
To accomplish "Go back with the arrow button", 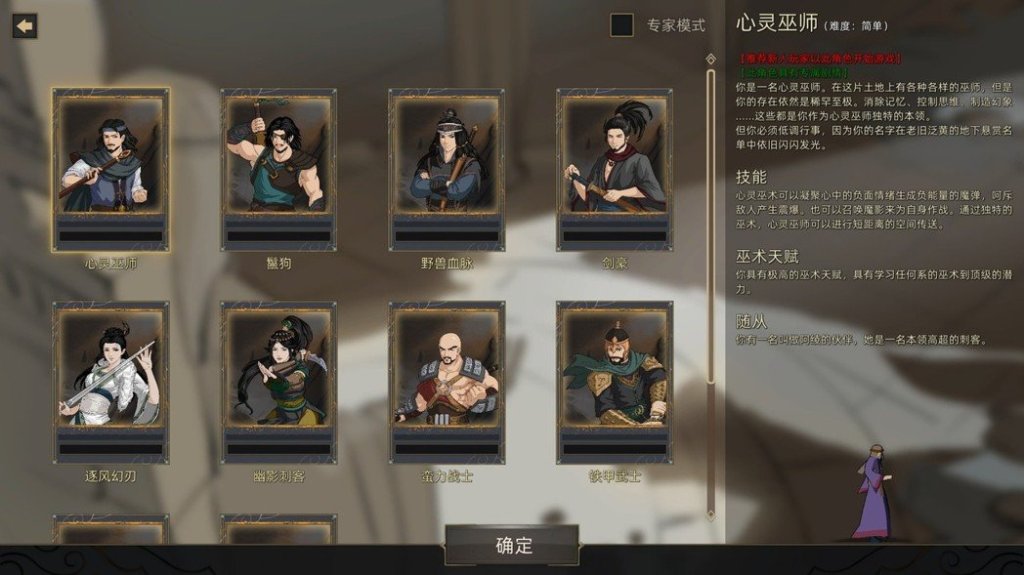I will pos(24,26).
